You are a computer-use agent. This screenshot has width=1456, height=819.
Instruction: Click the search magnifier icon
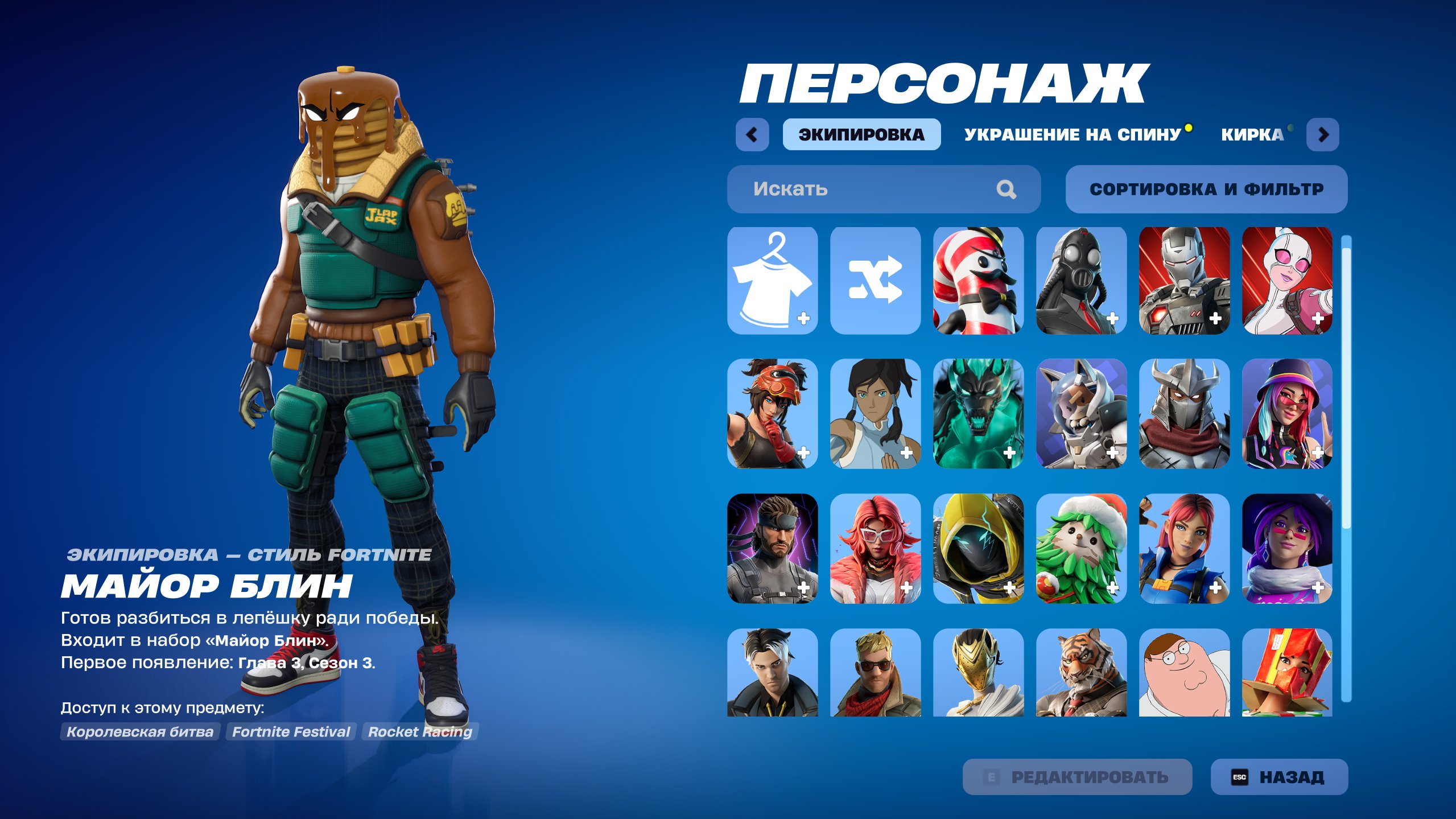1007,189
